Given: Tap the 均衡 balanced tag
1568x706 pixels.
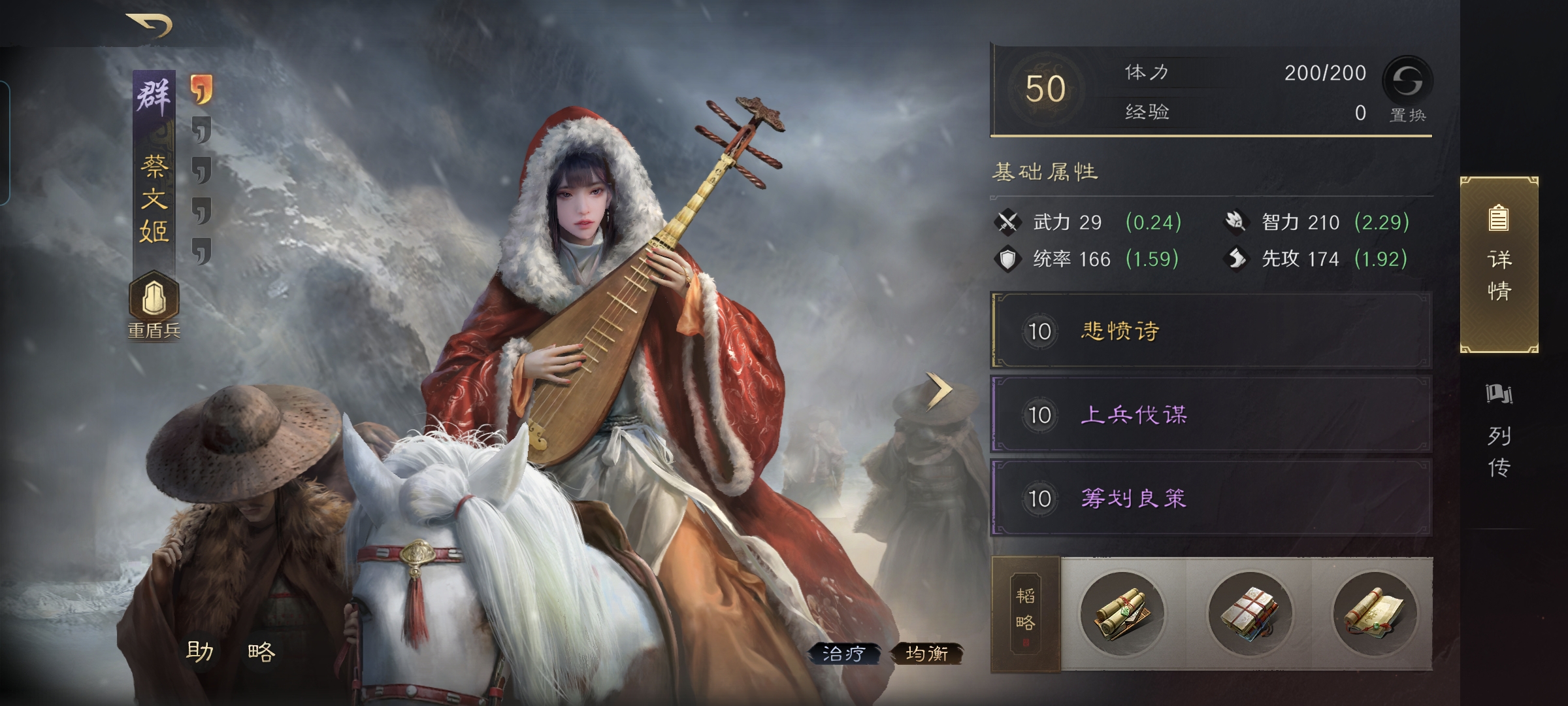Looking at the screenshot, I should (927, 653).
